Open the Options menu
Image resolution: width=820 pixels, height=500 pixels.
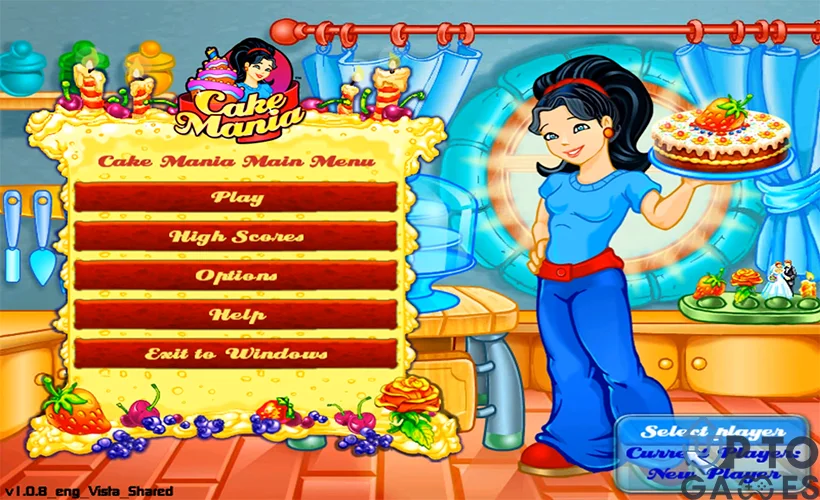click(236, 276)
